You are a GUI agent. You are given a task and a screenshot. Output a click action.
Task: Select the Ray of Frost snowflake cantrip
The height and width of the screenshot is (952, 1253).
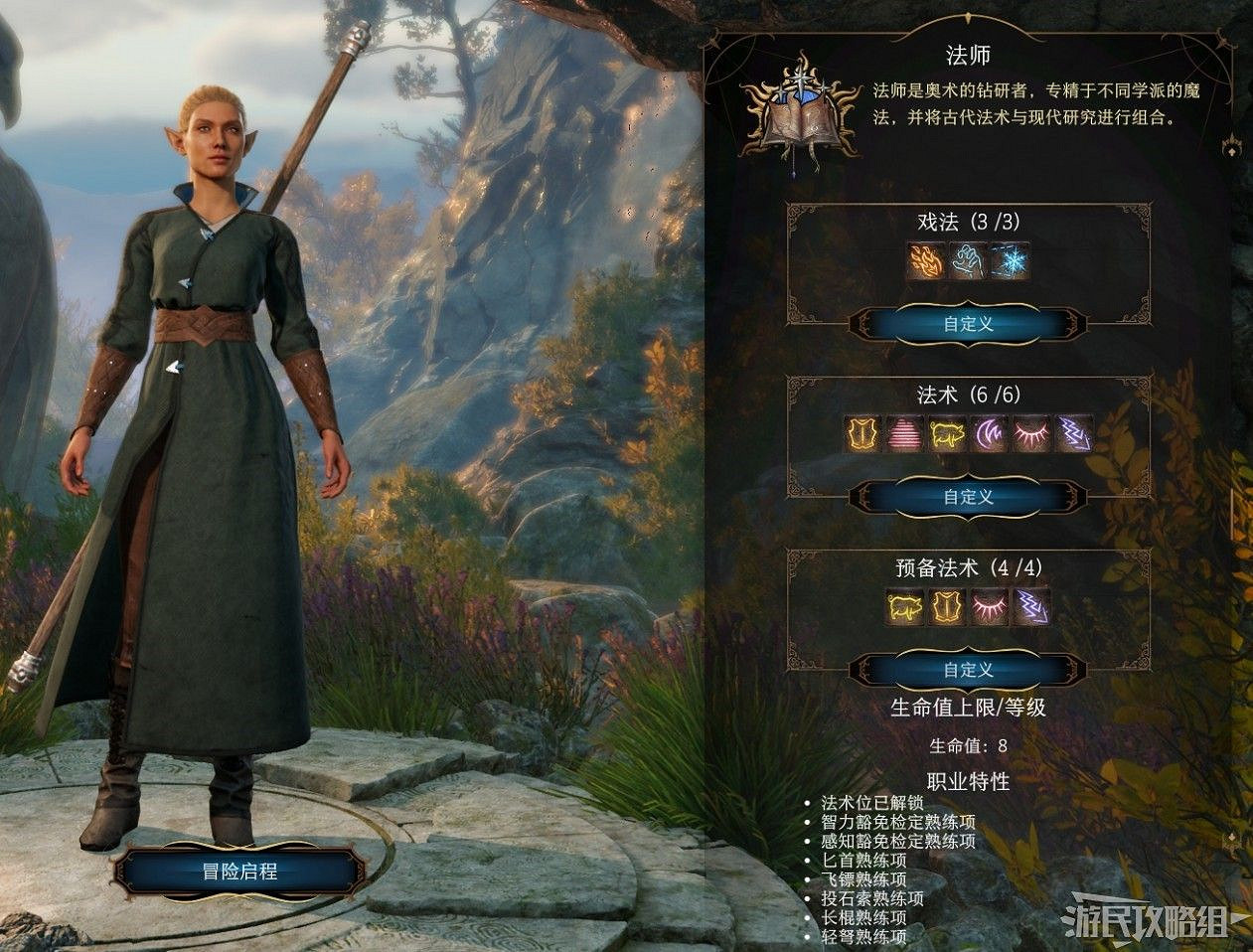tap(1010, 261)
